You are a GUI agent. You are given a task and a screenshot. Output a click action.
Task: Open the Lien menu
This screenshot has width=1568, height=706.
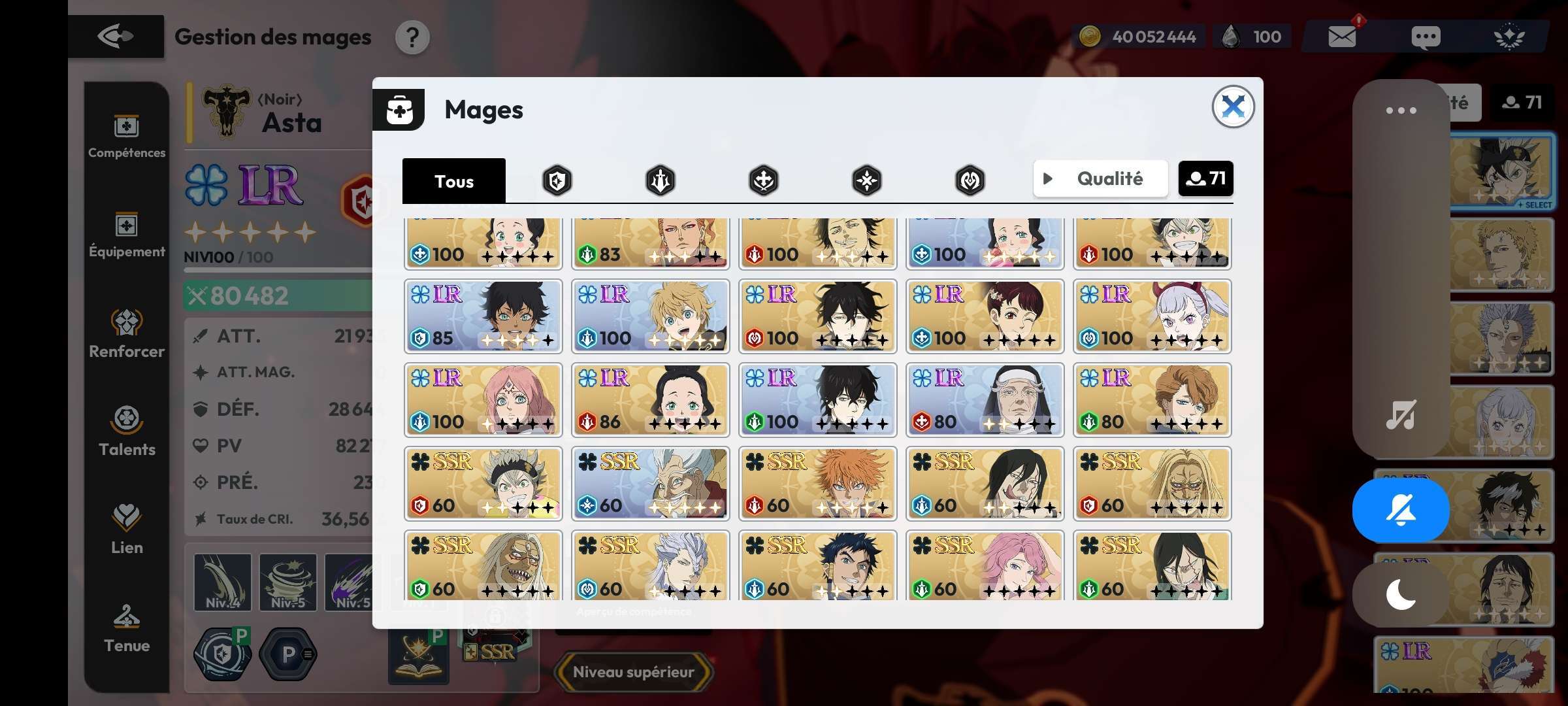point(127,529)
